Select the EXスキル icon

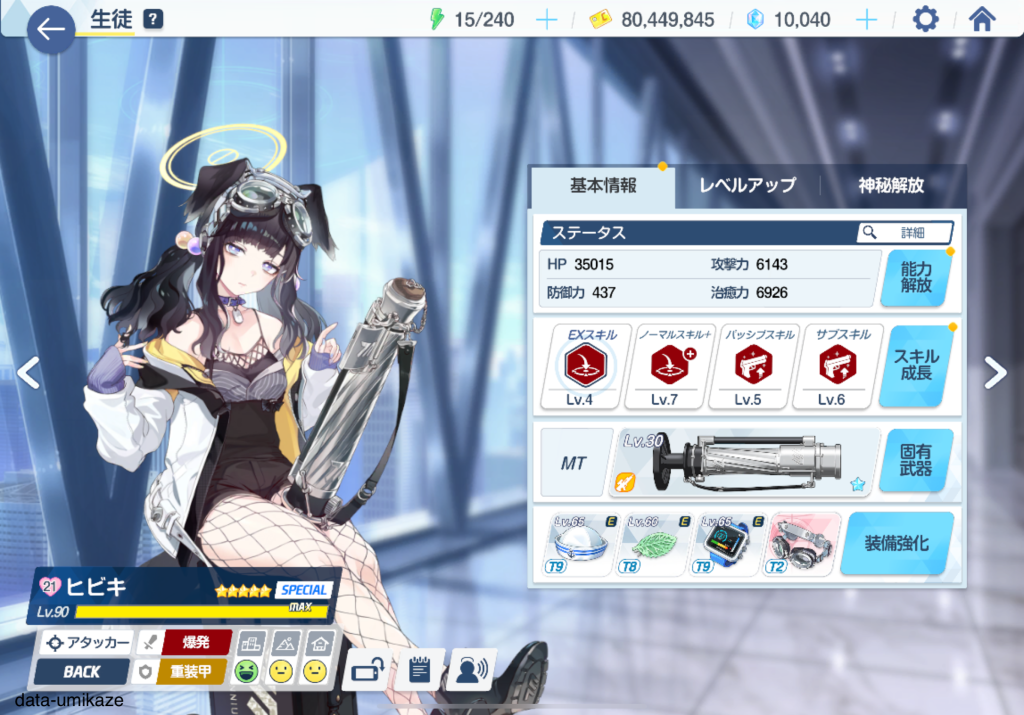point(579,366)
